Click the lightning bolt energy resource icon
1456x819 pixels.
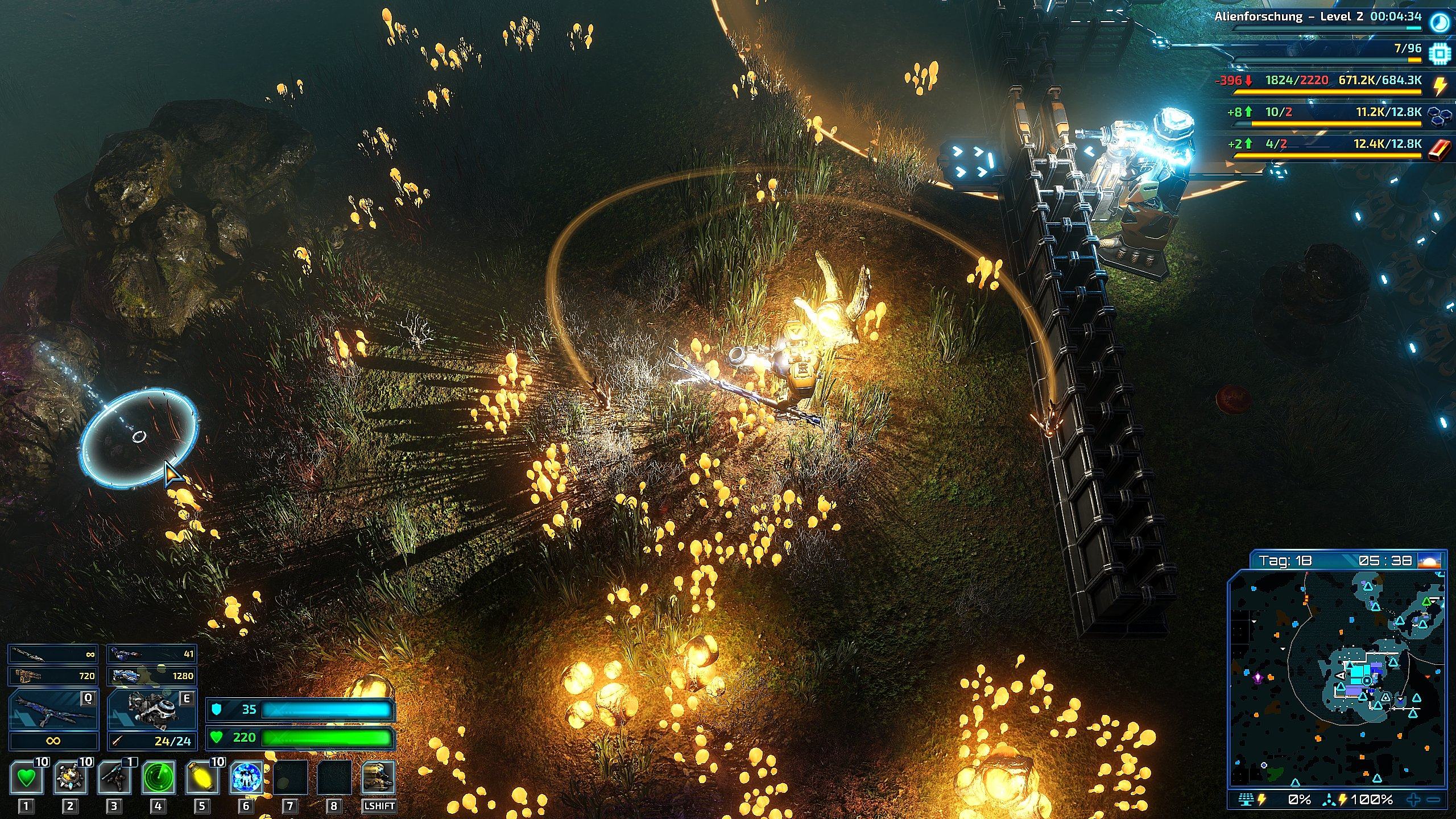(x=1439, y=86)
